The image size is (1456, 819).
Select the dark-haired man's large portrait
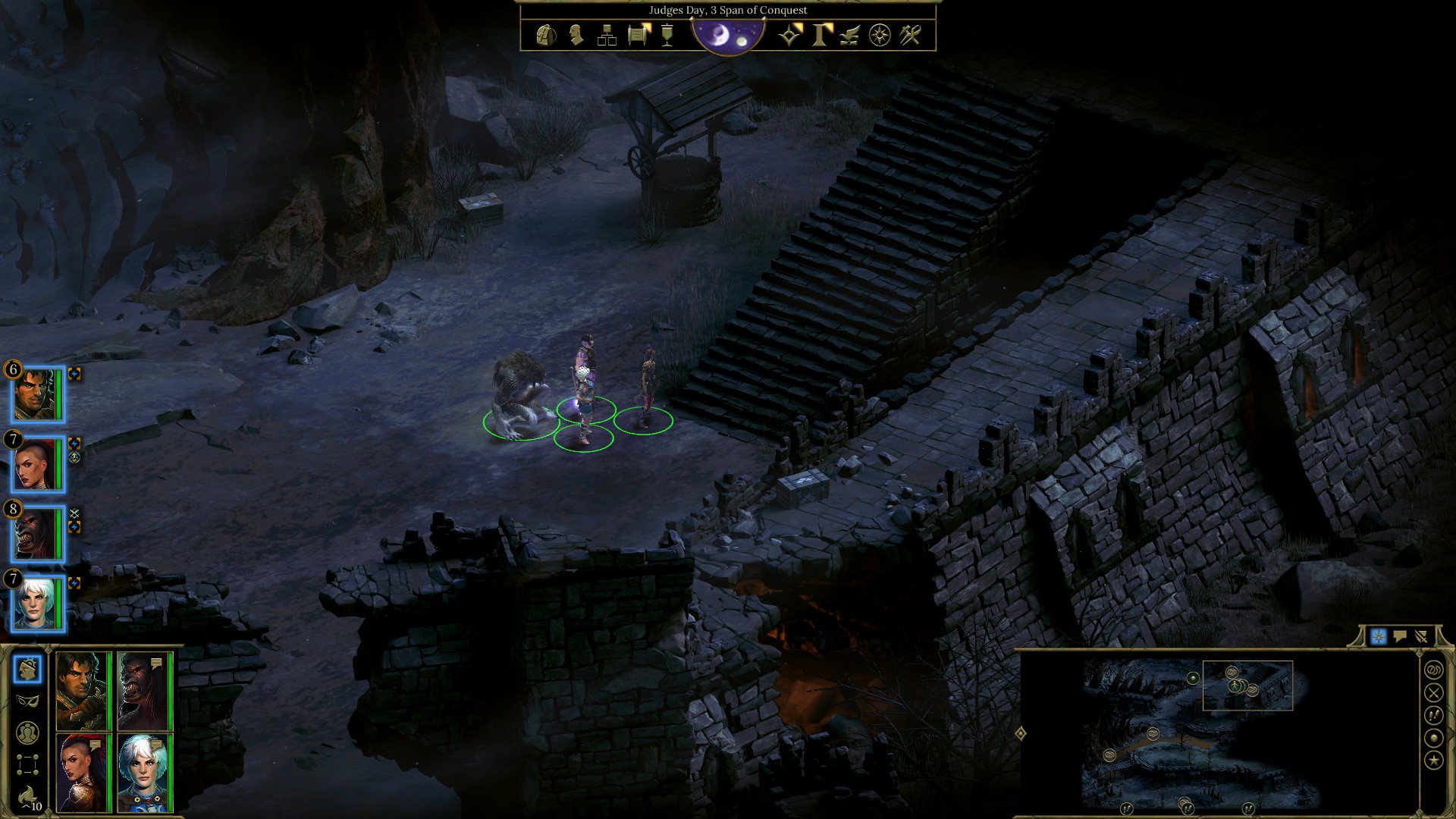81,690
